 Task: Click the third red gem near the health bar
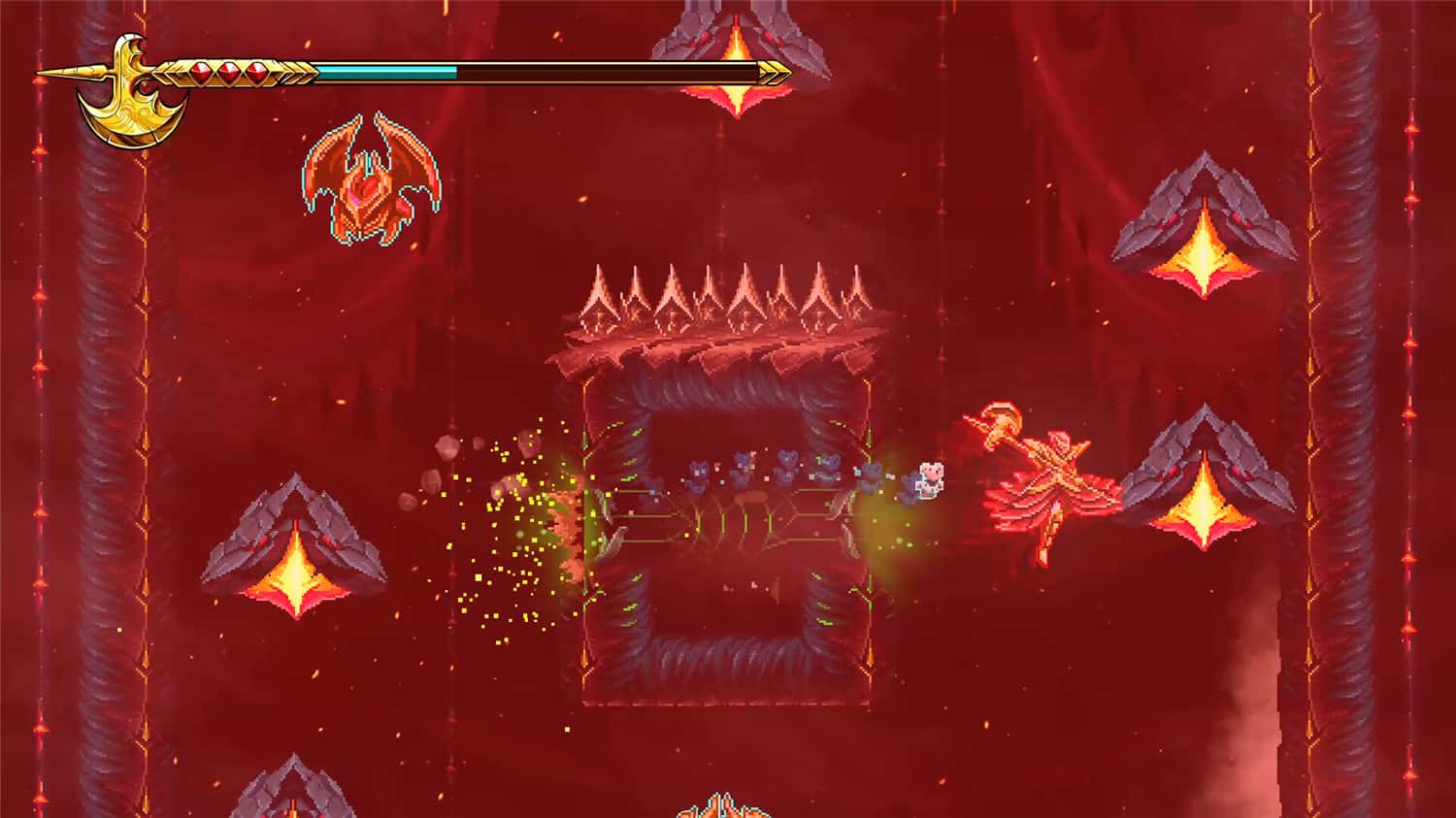click(x=257, y=73)
